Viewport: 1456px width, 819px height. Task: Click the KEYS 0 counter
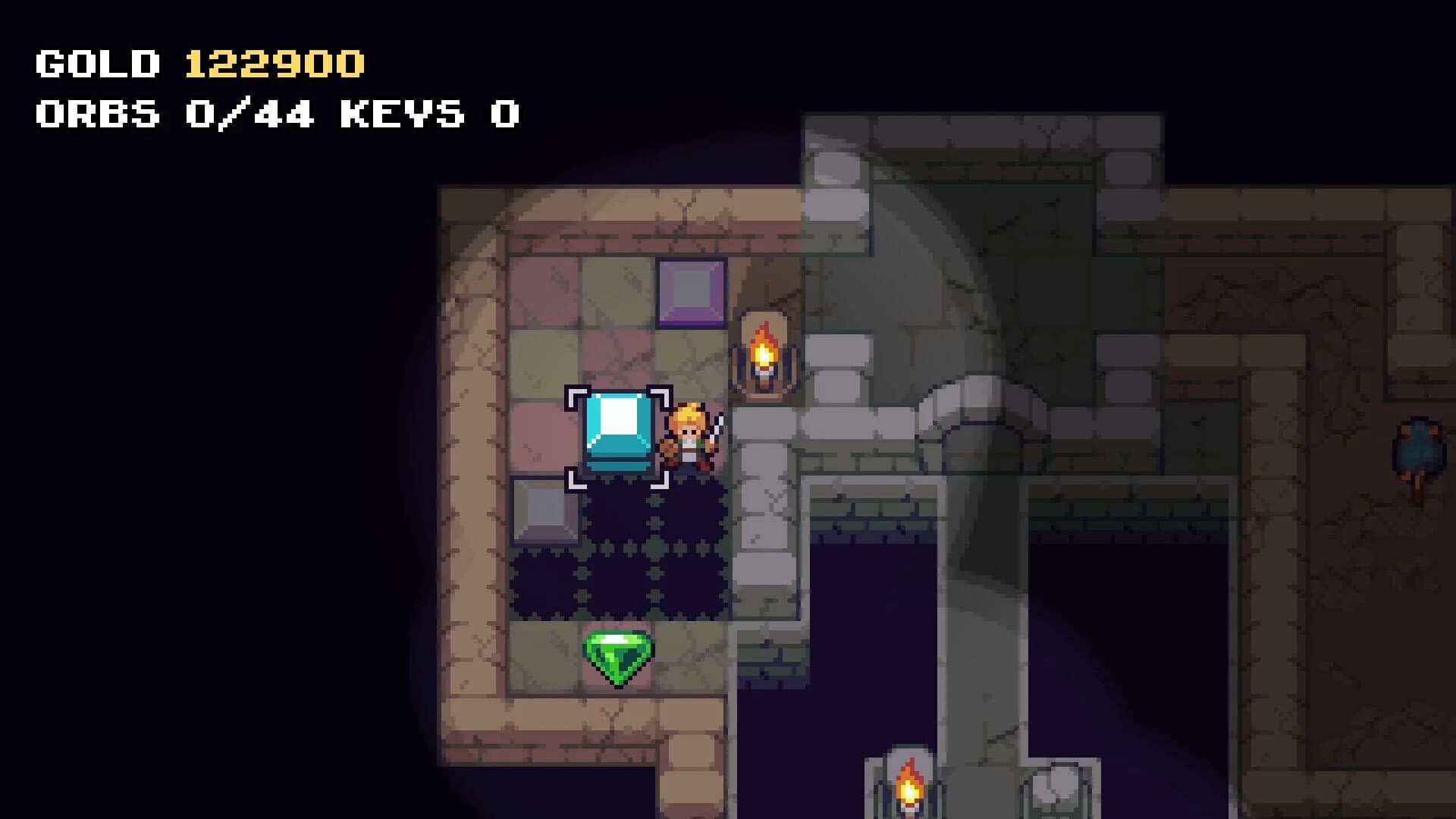coord(428,114)
